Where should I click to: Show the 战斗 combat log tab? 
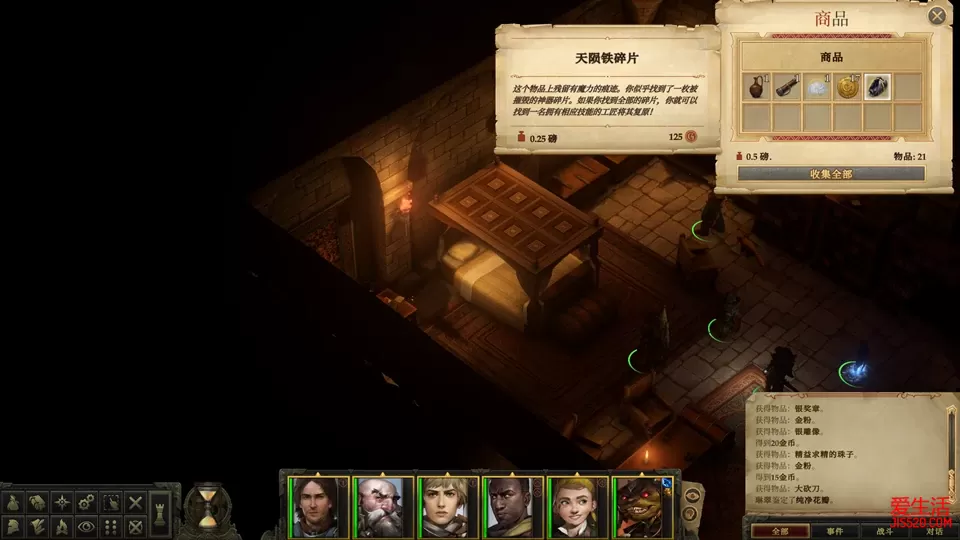885,531
